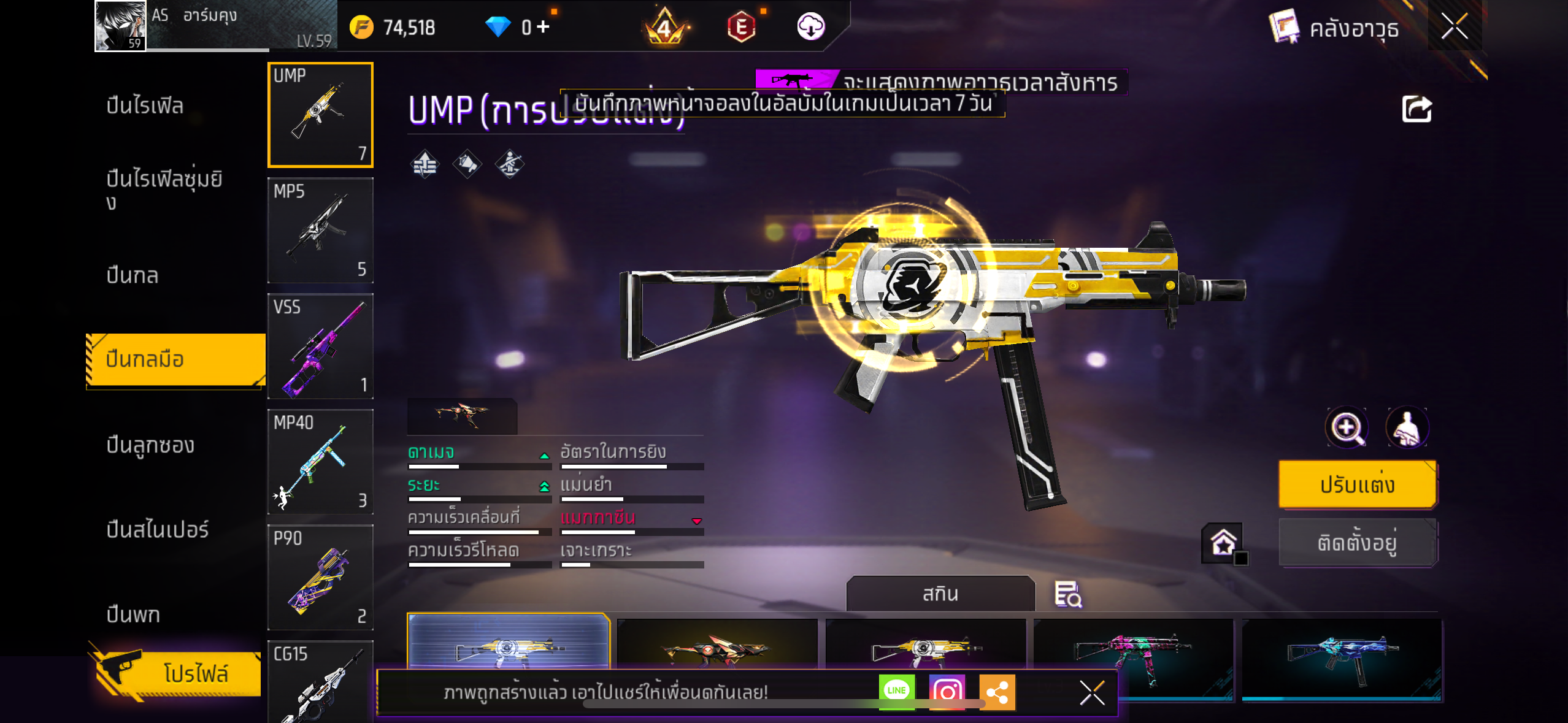The height and width of the screenshot is (723, 1568).
Task: Close the weapon armory screen
Action: click(1455, 27)
